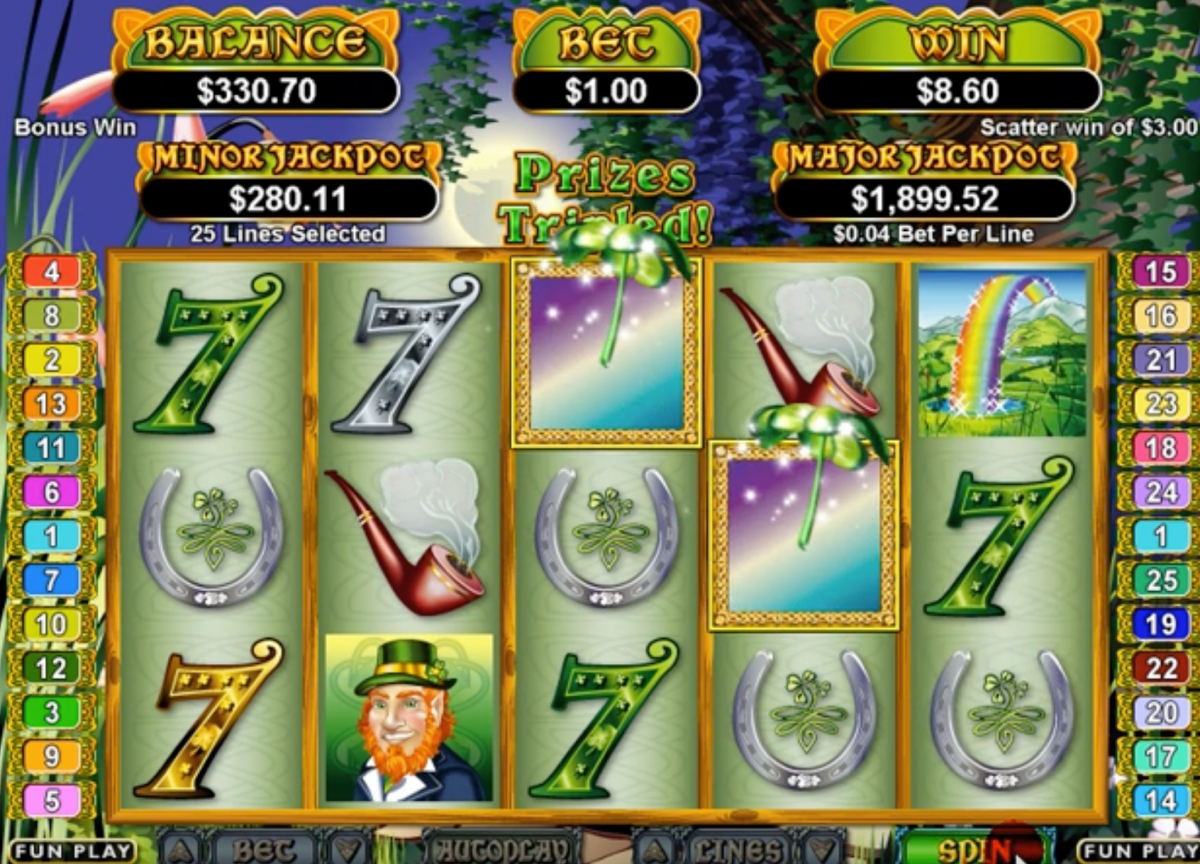Lower the number of lines with the down arrow
This screenshot has height=864, width=1200.
click(x=820, y=849)
